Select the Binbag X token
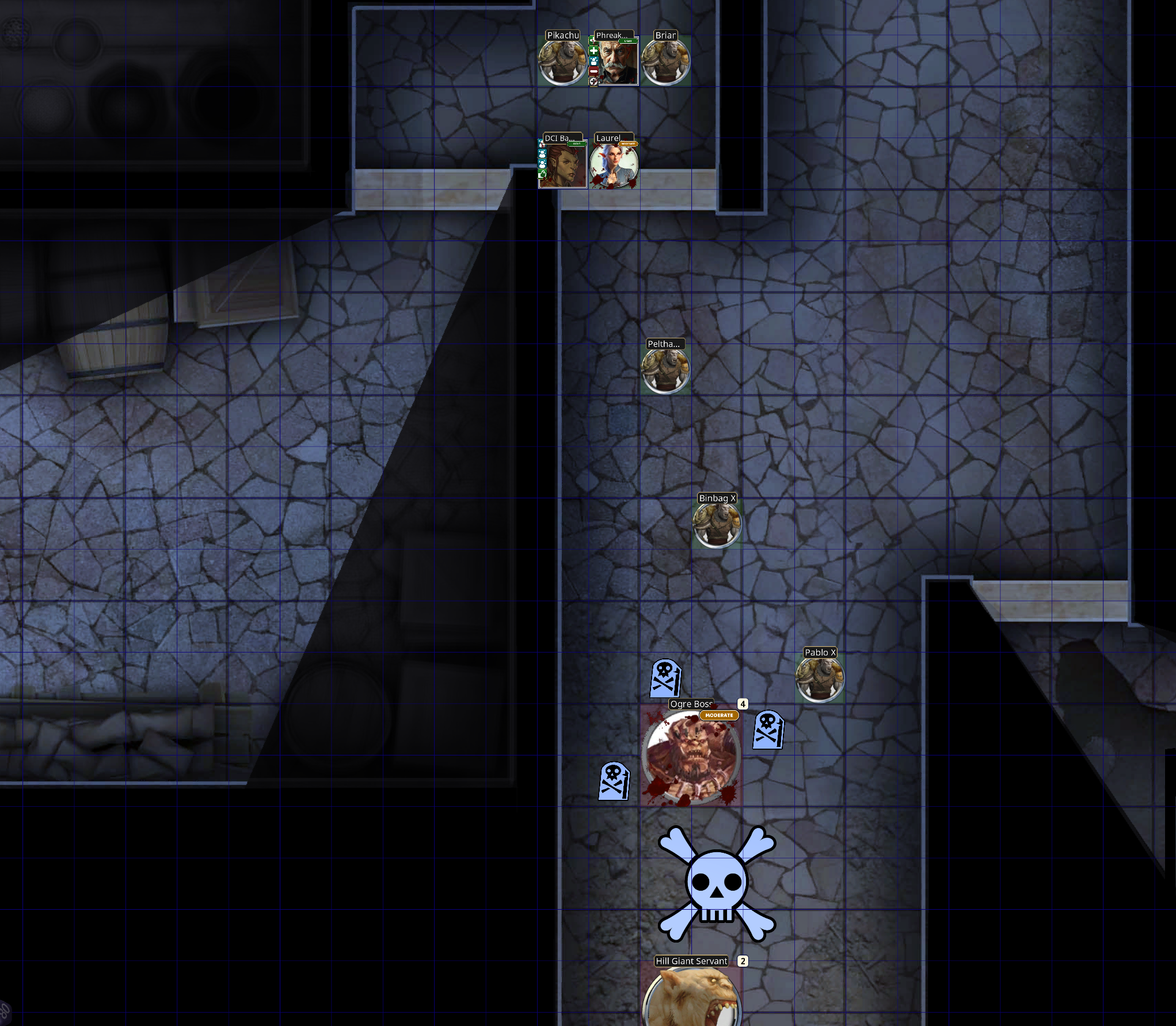Image resolution: width=1176 pixels, height=1026 pixels. [x=717, y=524]
